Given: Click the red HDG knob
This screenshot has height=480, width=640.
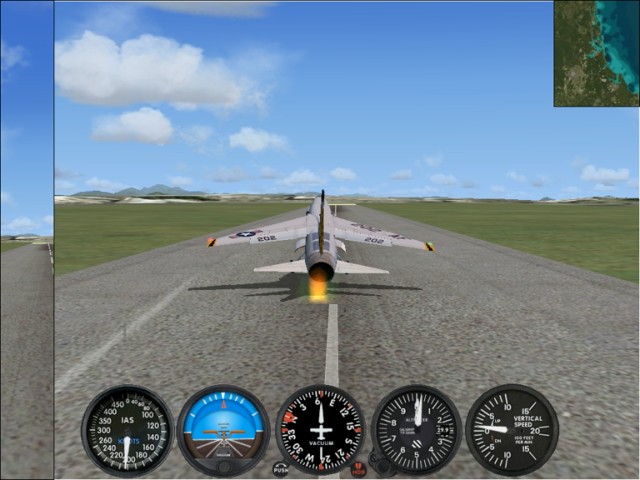Looking at the screenshot, I should pyautogui.click(x=358, y=468).
